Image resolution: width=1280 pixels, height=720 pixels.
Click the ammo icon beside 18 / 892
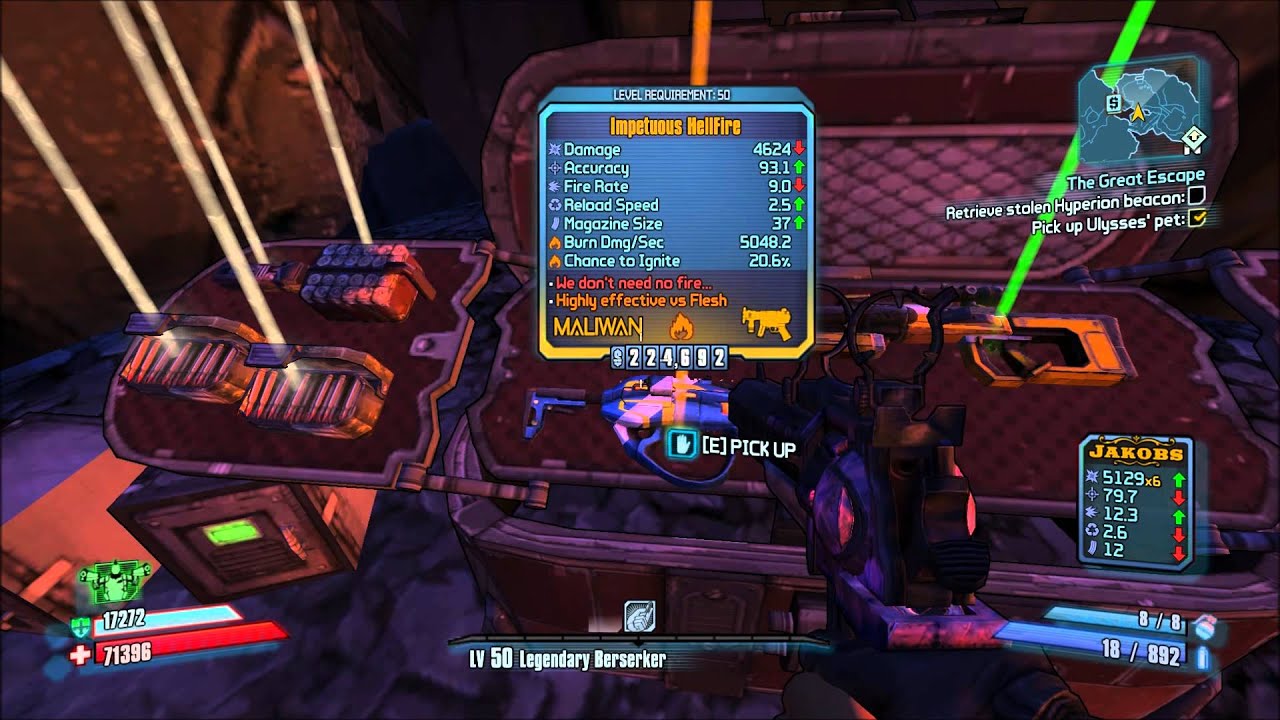point(1204,657)
